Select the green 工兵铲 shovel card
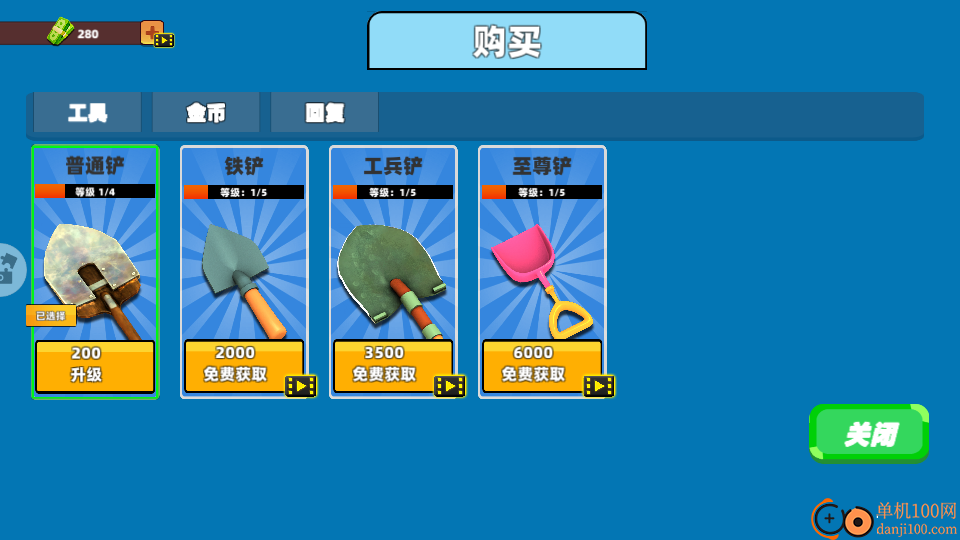The image size is (960, 540). [393, 270]
